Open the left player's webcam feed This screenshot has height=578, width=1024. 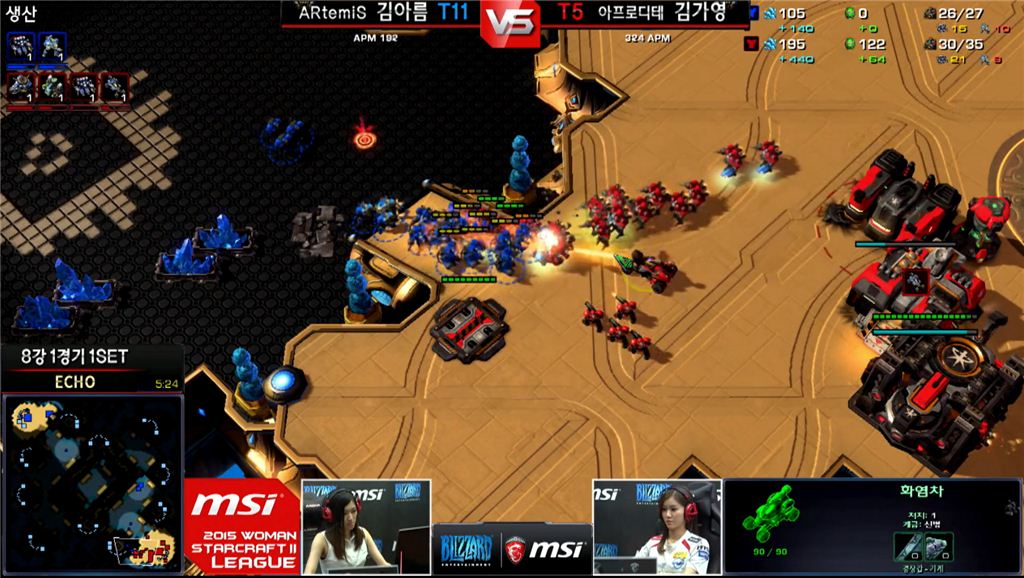click(366, 526)
